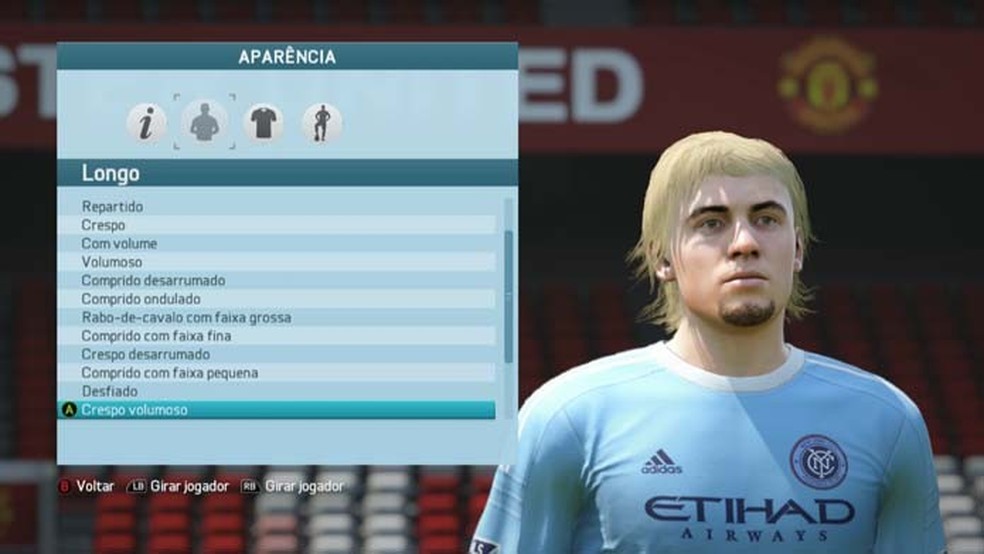Select the Crespo hairstyle
Viewport: 984px width, 554px height.
pos(104,225)
